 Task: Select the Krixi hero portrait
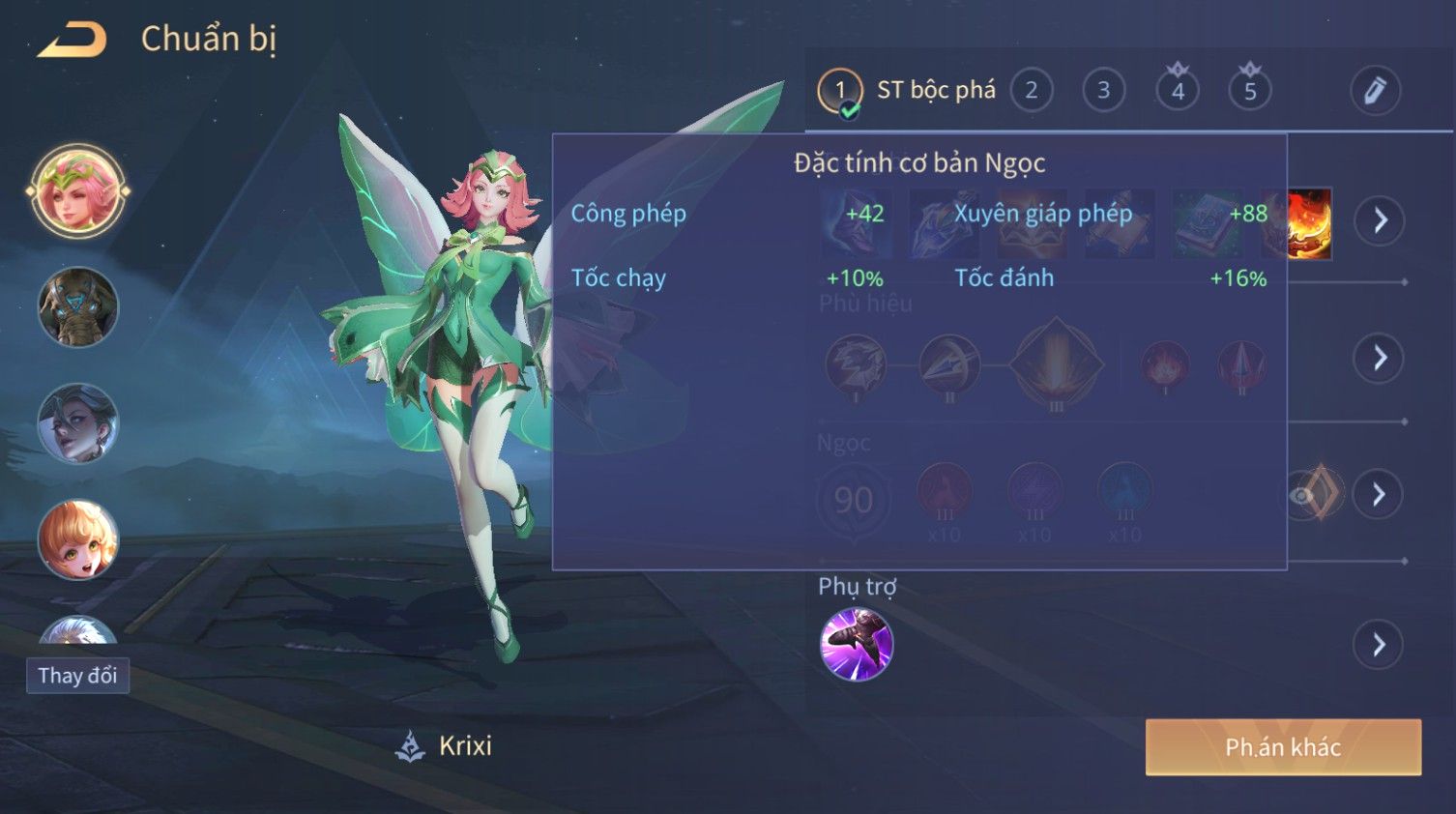pos(77,191)
